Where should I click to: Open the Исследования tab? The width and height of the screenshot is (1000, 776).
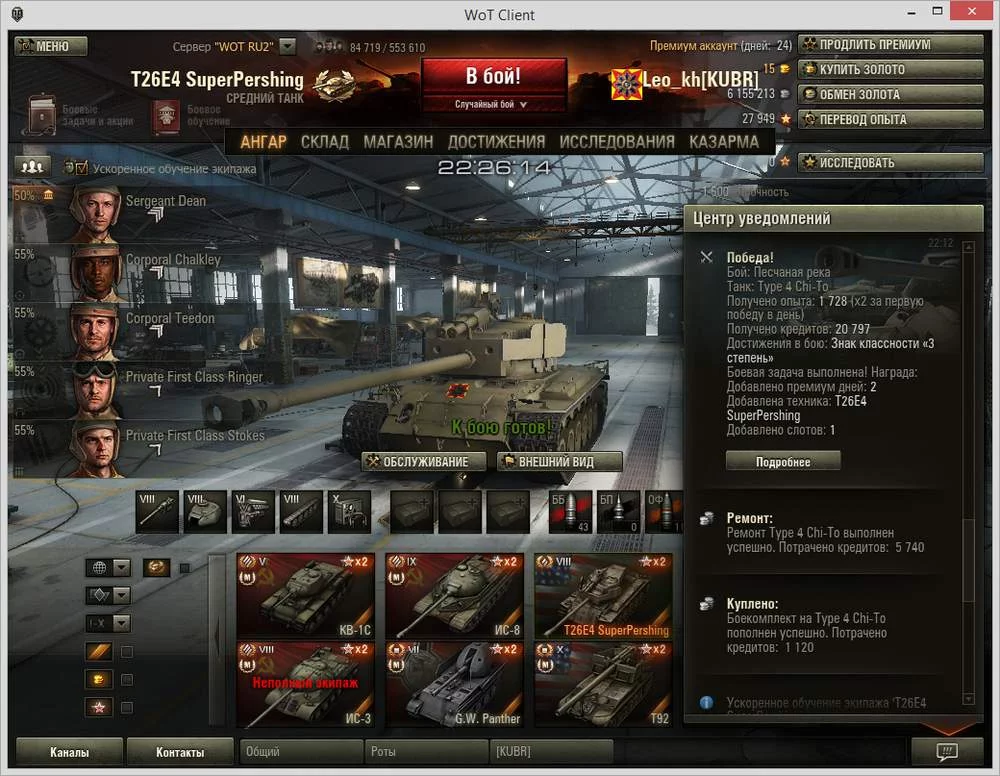pos(617,142)
